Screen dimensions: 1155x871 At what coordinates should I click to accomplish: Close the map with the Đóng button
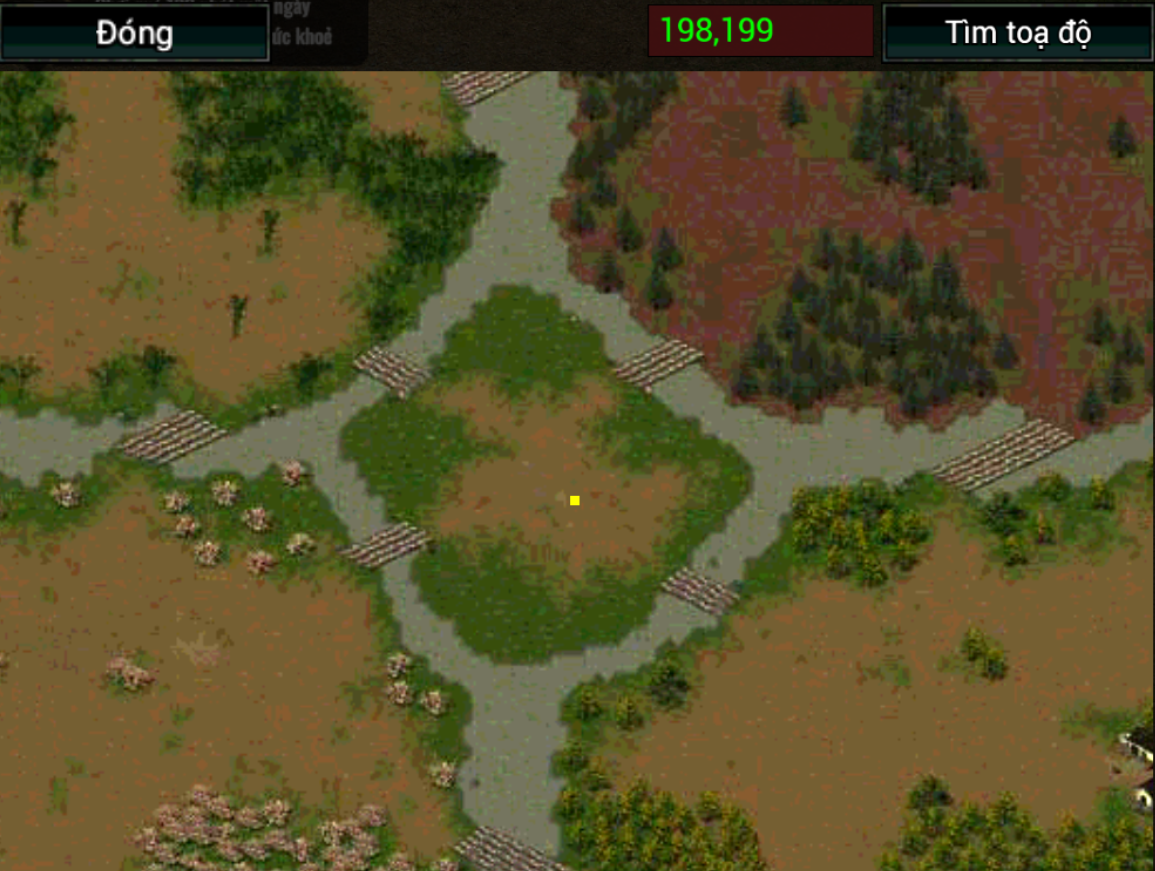pos(135,33)
